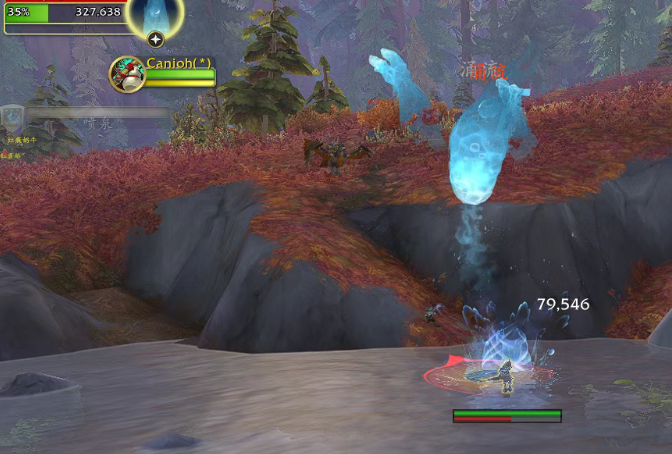The image size is (672, 454).
Task: Select the target portrait with the water elemental
Action: (155, 14)
